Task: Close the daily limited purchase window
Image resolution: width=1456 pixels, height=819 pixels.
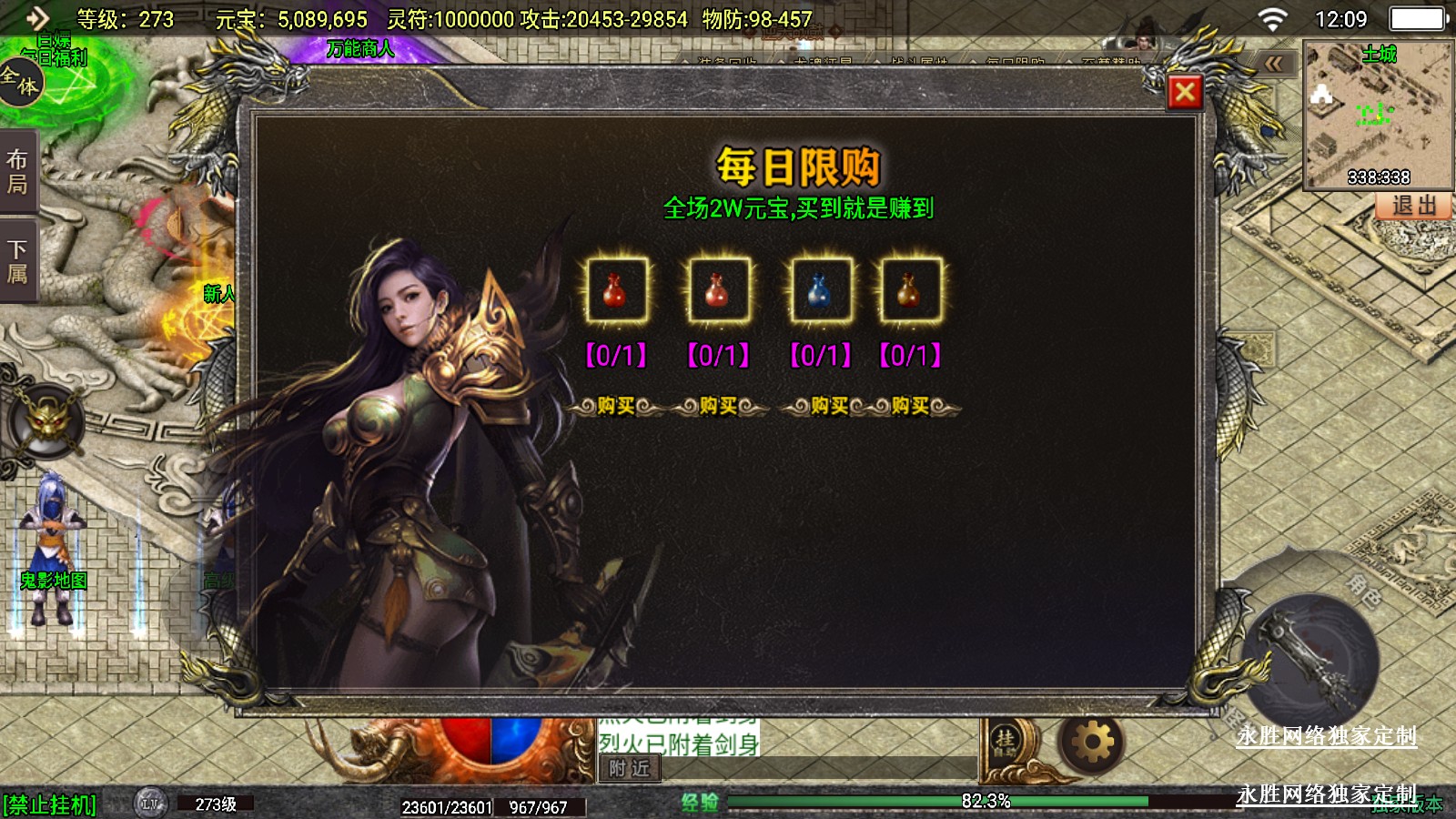Action: point(1185,92)
